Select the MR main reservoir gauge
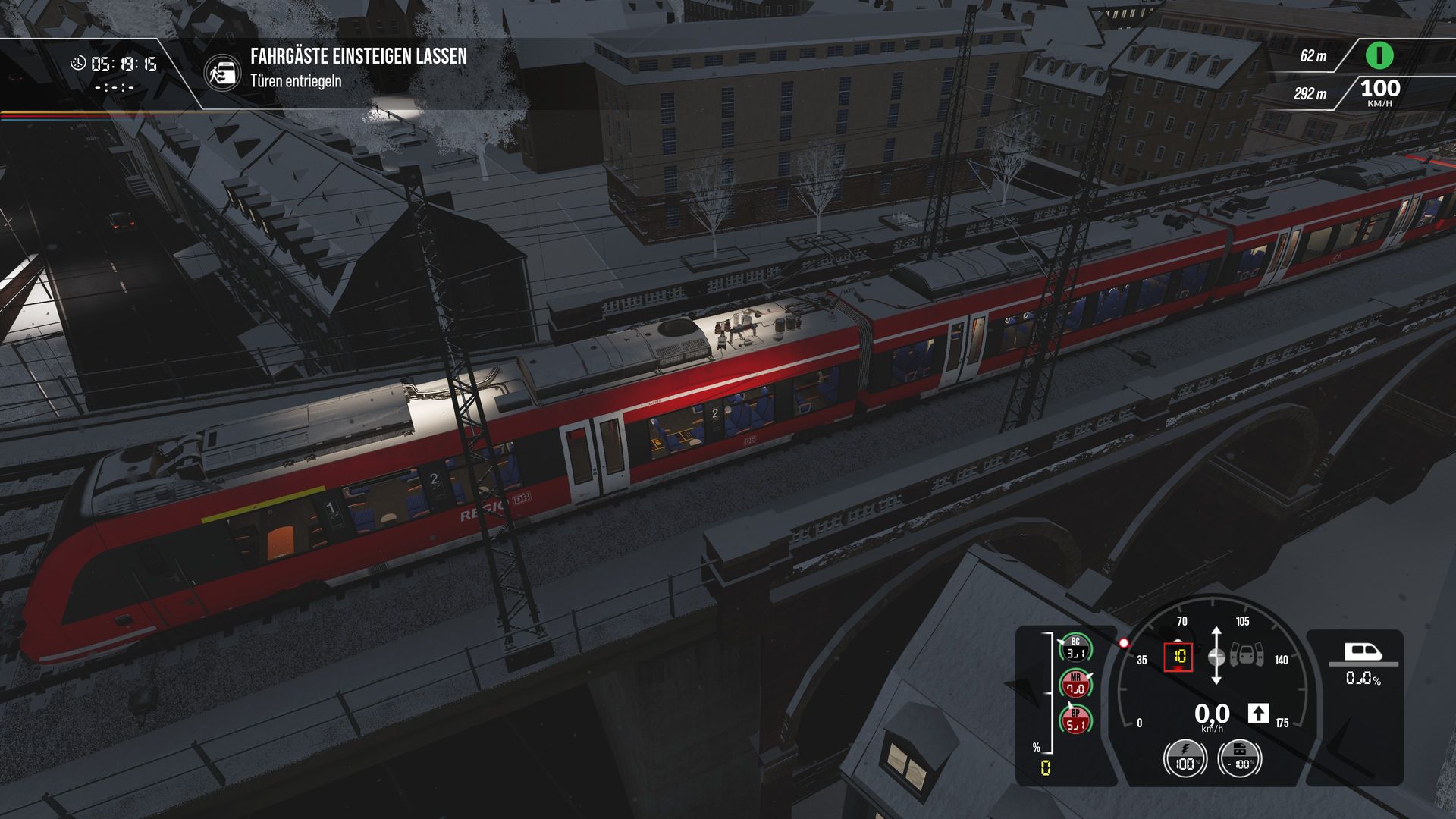The height and width of the screenshot is (819, 1456). (x=1075, y=684)
